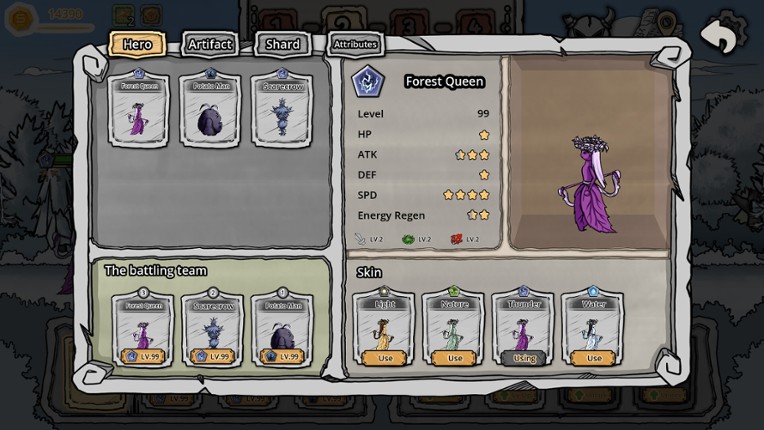Go back with the return arrow
The image size is (764, 430).
click(718, 36)
